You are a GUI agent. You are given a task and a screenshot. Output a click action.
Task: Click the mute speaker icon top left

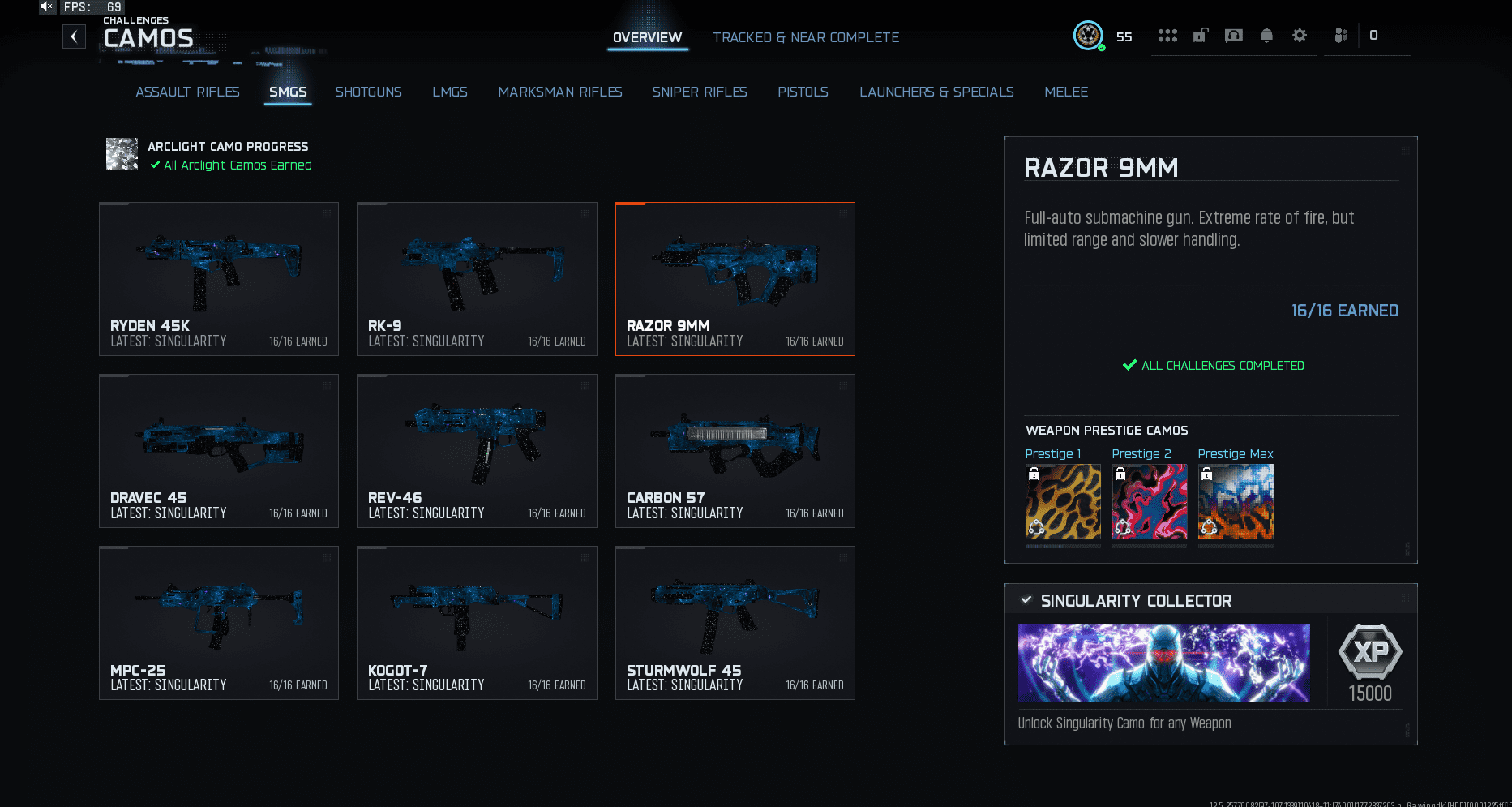coord(46,6)
